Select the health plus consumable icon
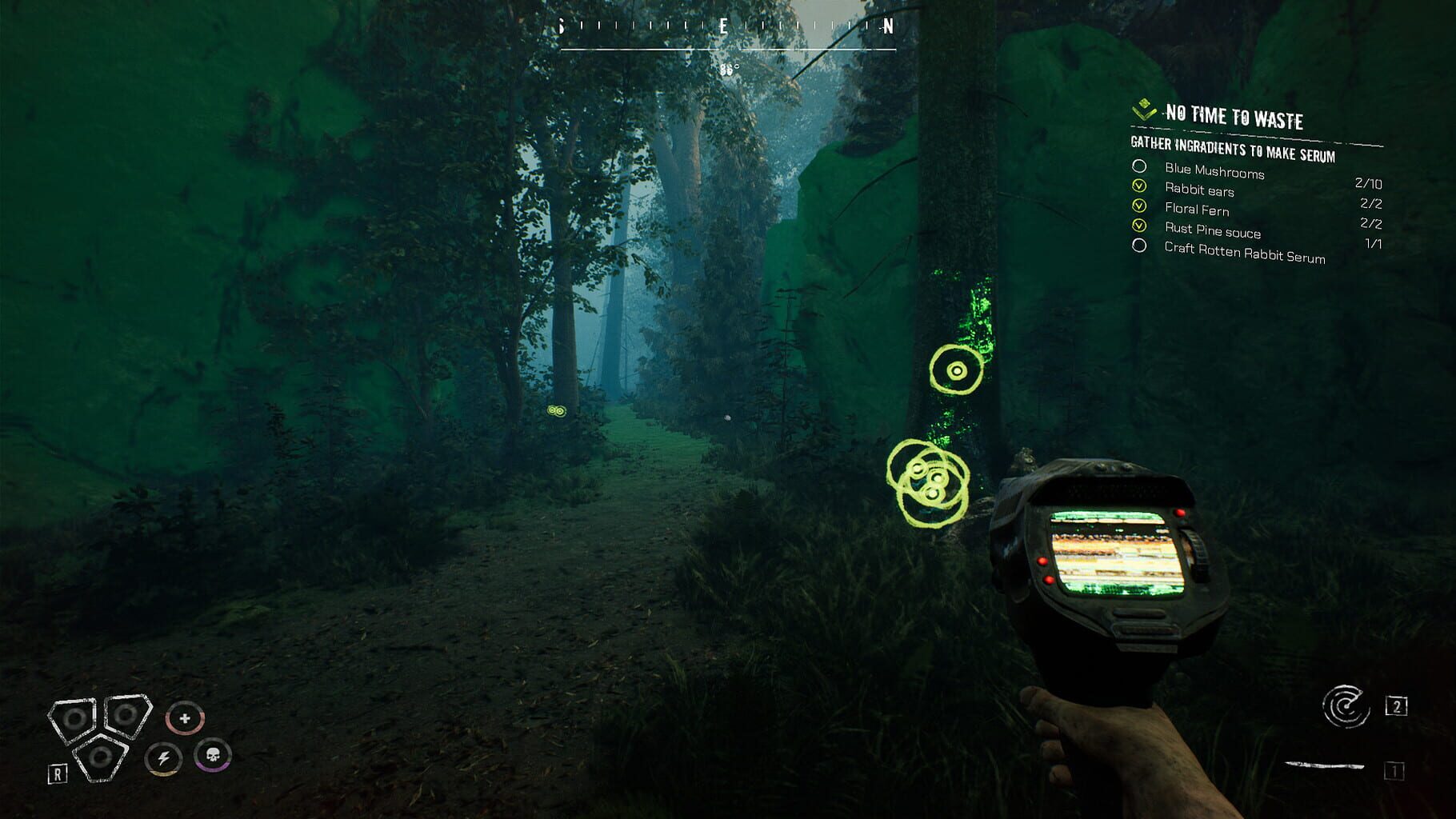Viewport: 1456px width, 819px height. [185, 719]
